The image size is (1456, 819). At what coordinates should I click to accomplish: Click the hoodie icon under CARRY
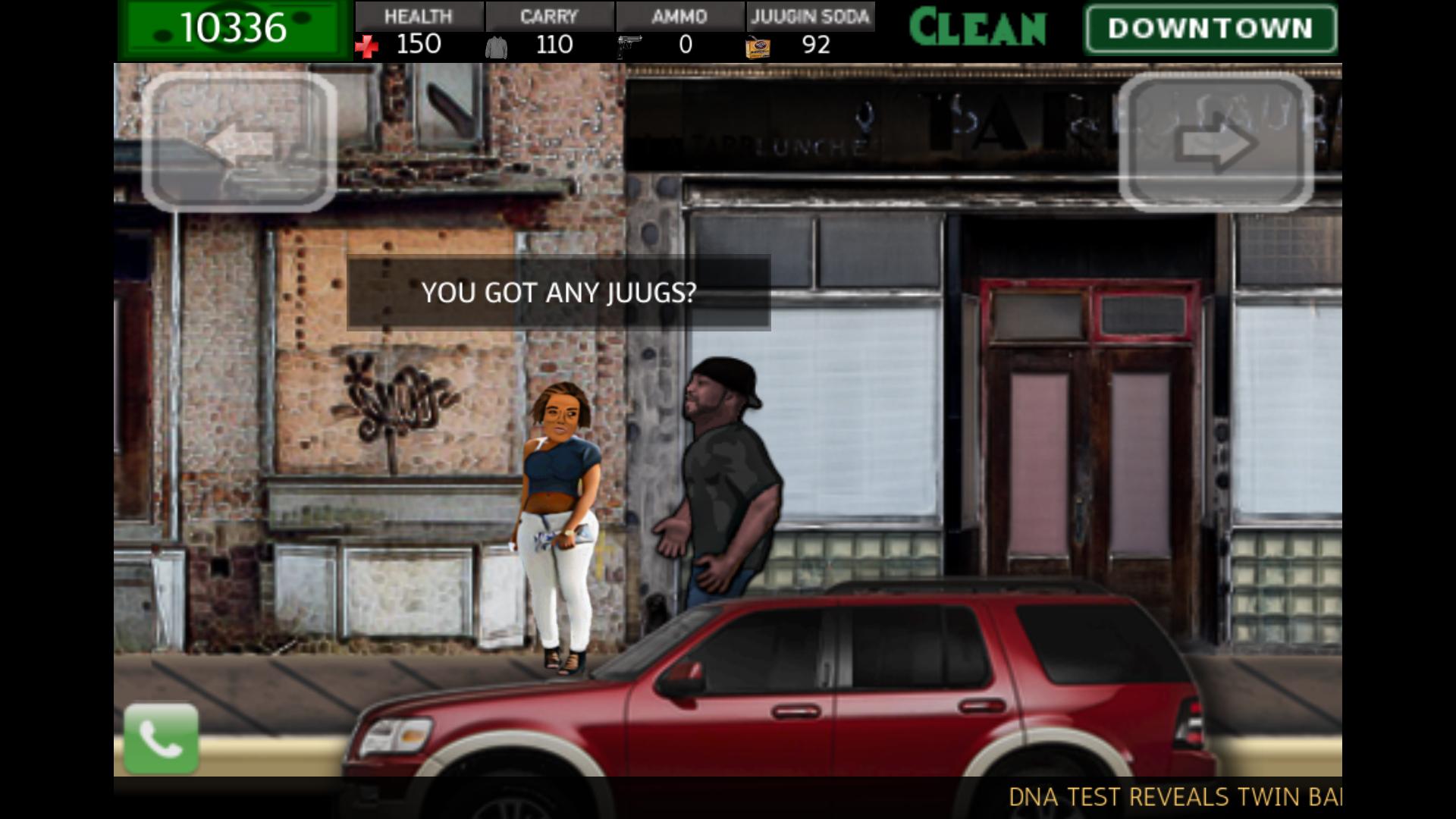click(x=497, y=47)
